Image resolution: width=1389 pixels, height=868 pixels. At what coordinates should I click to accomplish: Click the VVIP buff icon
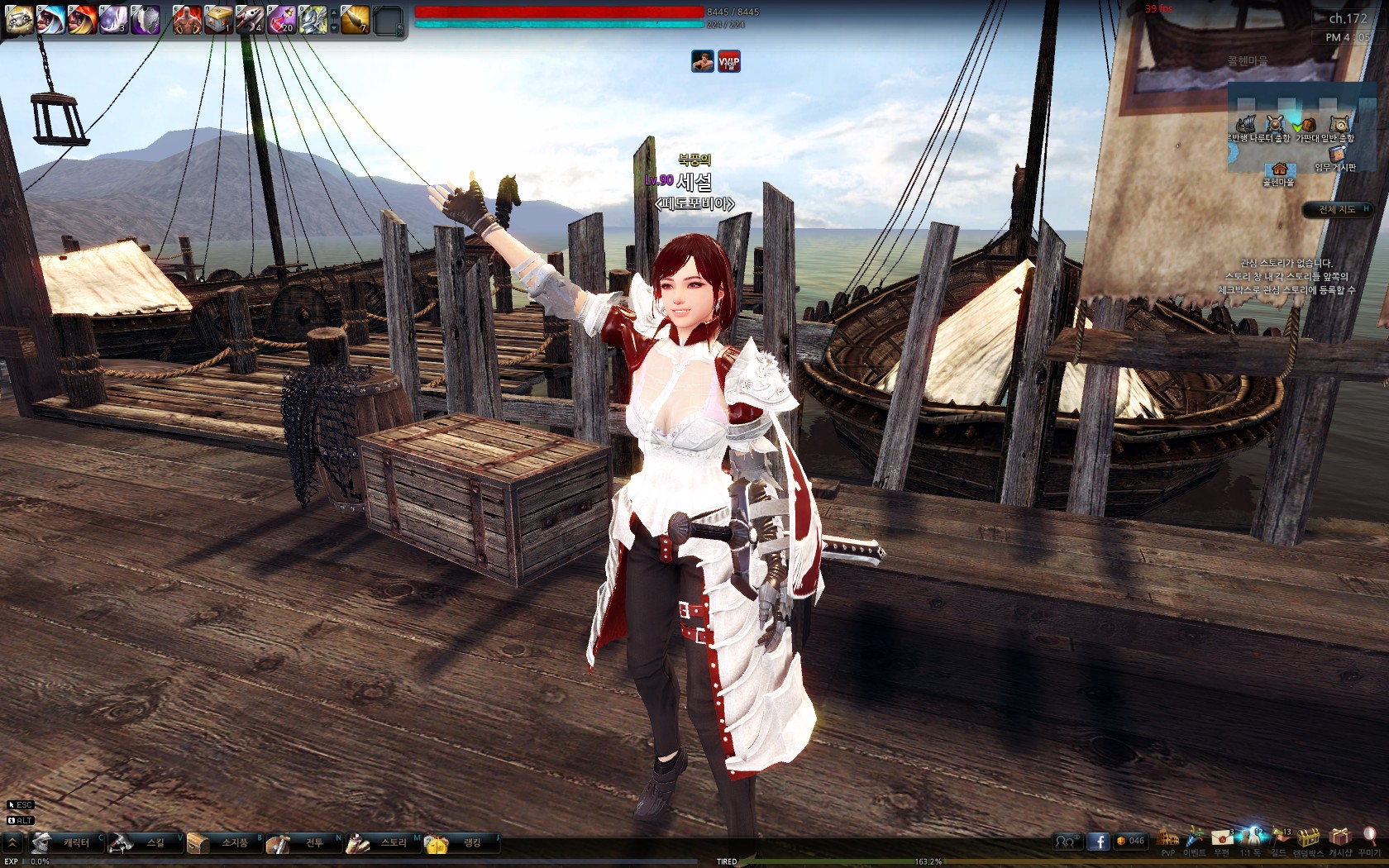728,61
